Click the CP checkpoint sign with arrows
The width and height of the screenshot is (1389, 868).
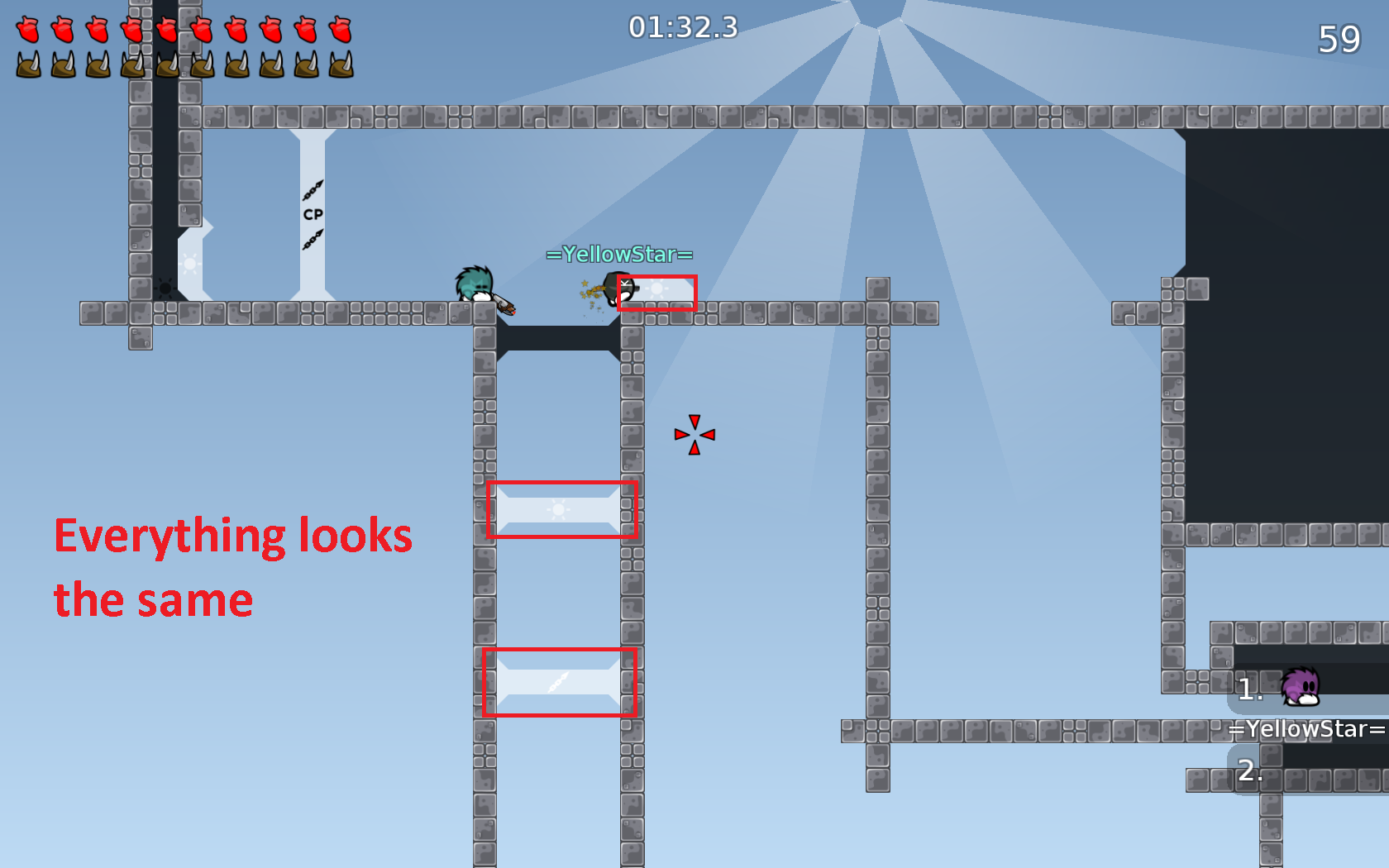tap(312, 213)
